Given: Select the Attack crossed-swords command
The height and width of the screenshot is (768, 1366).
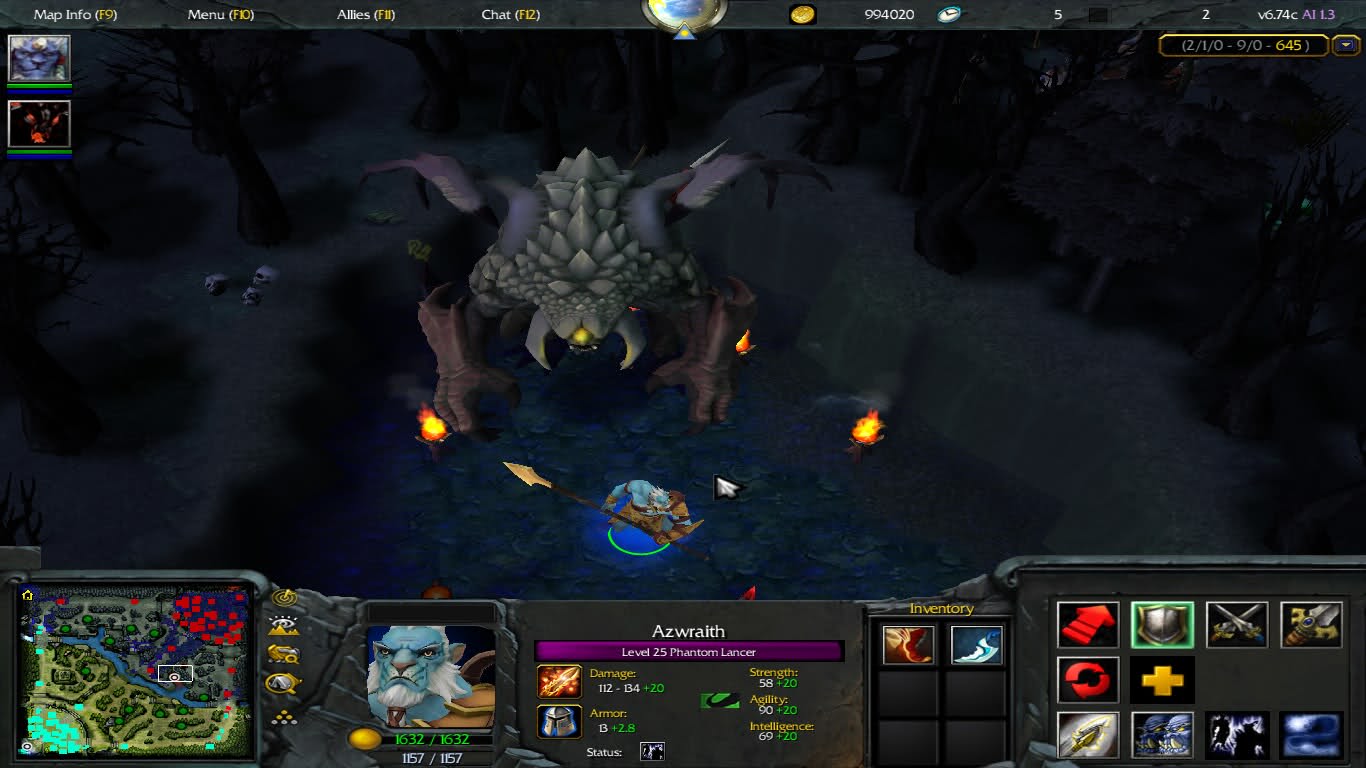Looking at the screenshot, I should pyautogui.click(x=1237, y=623).
